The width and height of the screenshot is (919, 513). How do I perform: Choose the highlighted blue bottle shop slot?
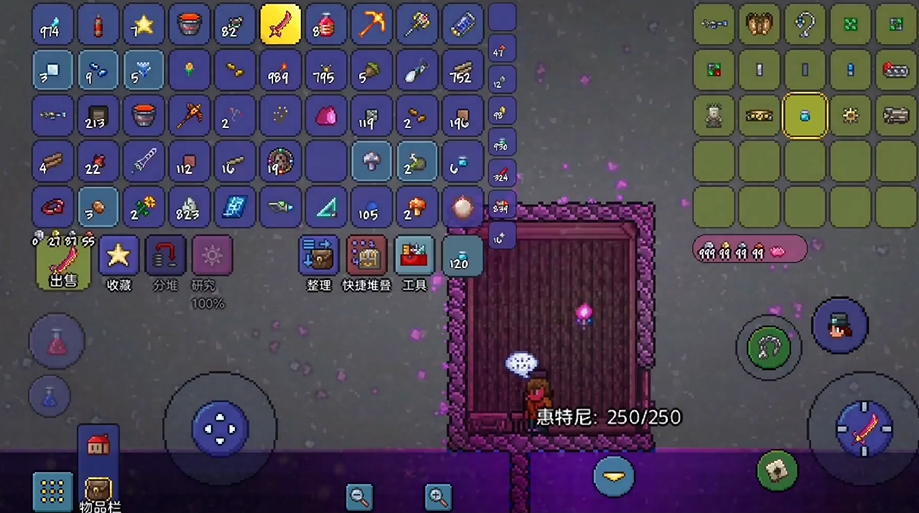coord(804,116)
